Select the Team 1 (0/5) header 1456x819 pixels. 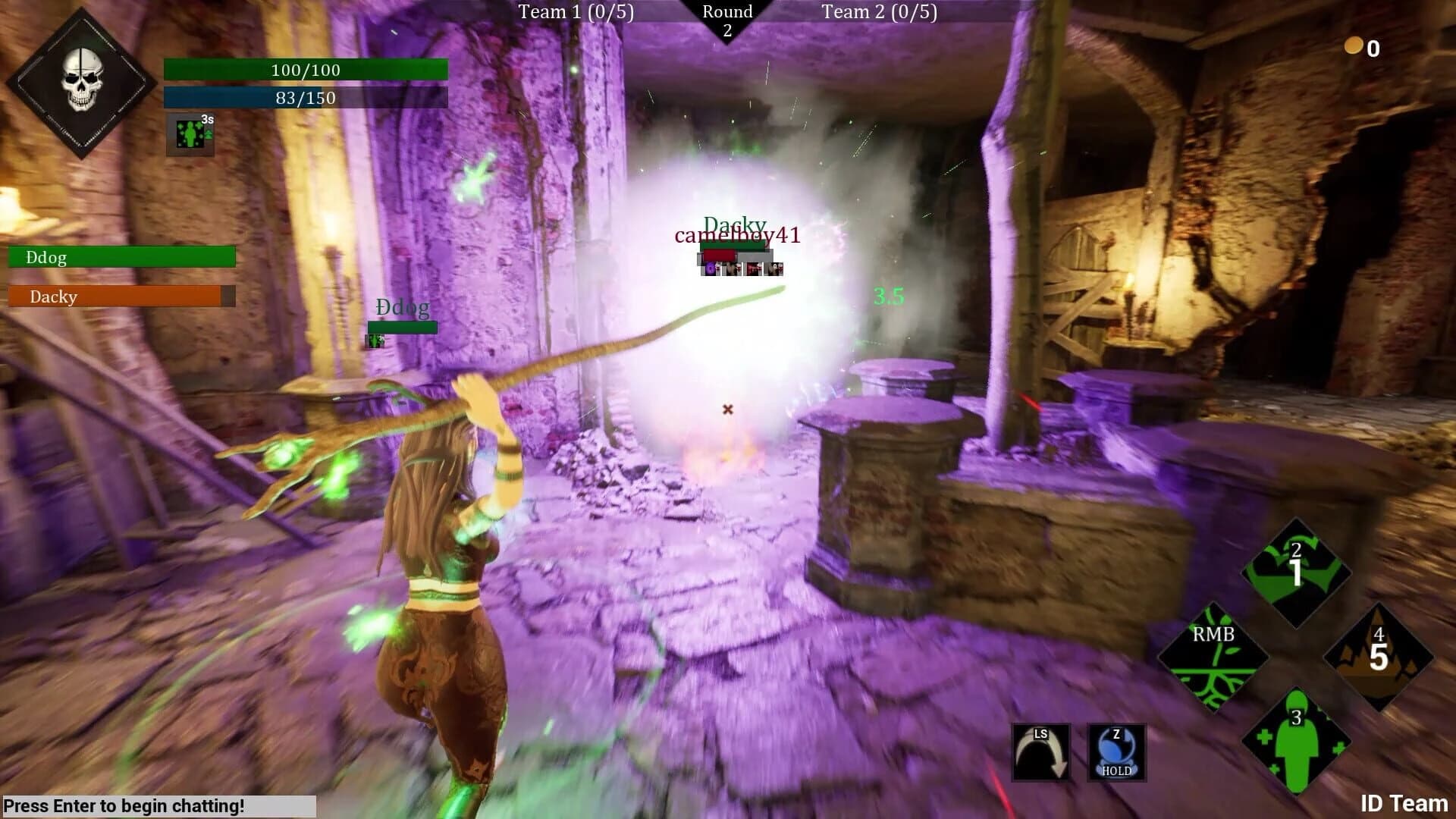(575, 12)
